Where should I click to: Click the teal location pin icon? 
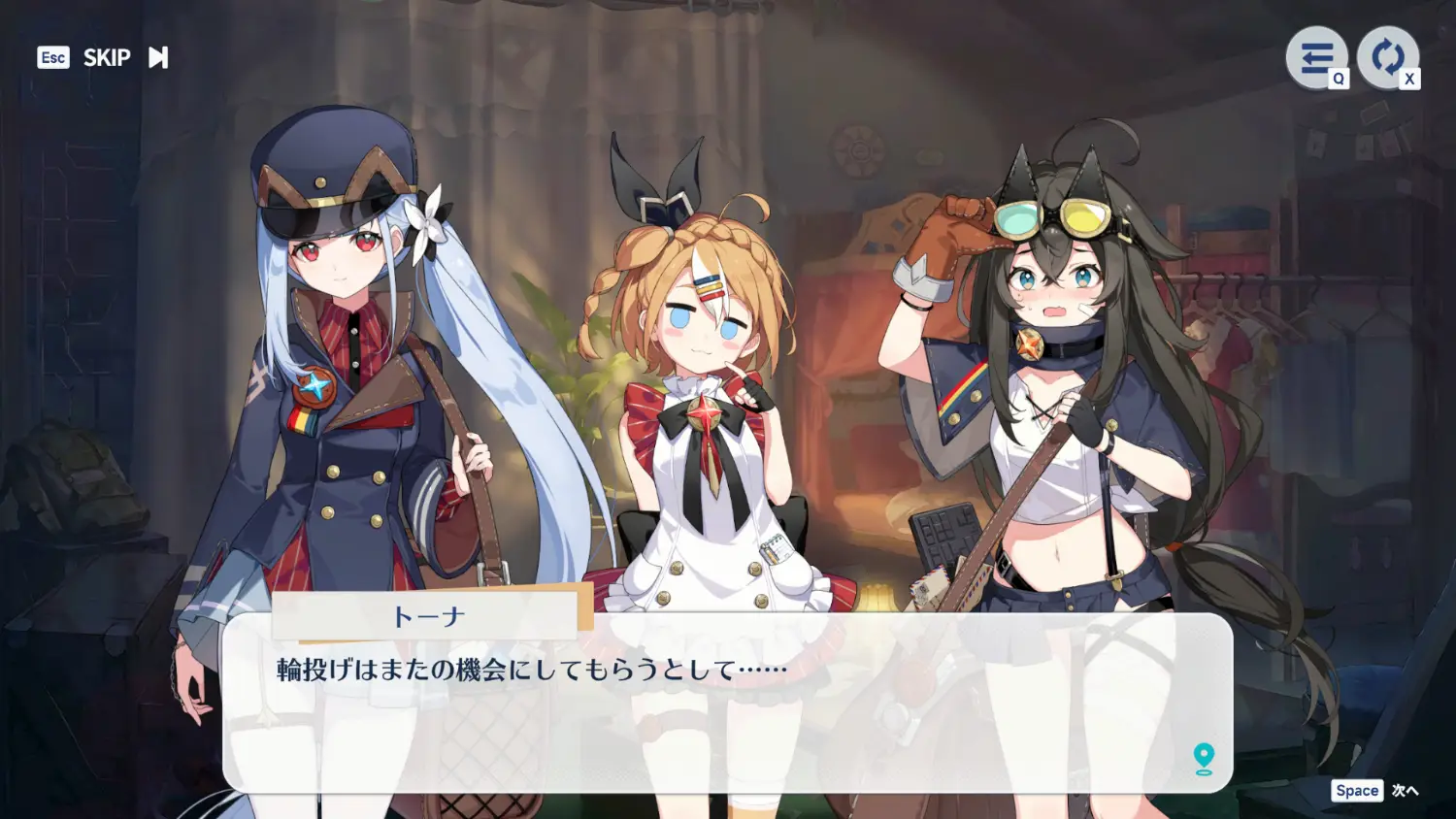pos(1204,758)
